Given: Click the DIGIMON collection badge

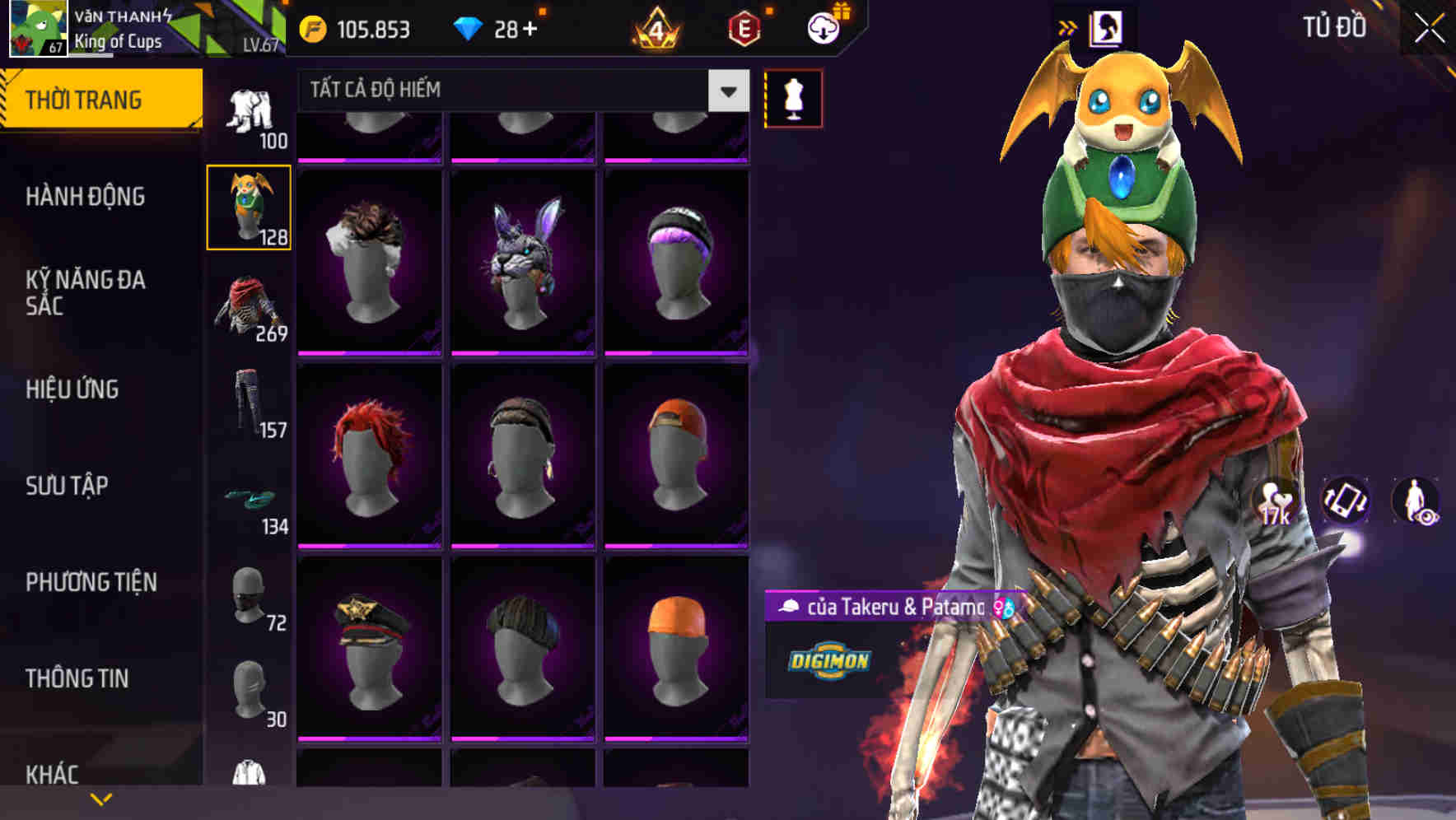Looking at the screenshot, I should point(829,659).
